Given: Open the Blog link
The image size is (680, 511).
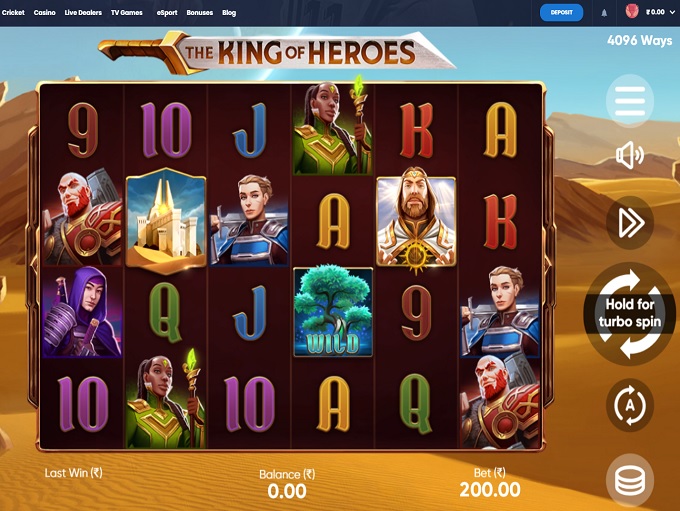Looking at the screenshot, I should 229,13.
